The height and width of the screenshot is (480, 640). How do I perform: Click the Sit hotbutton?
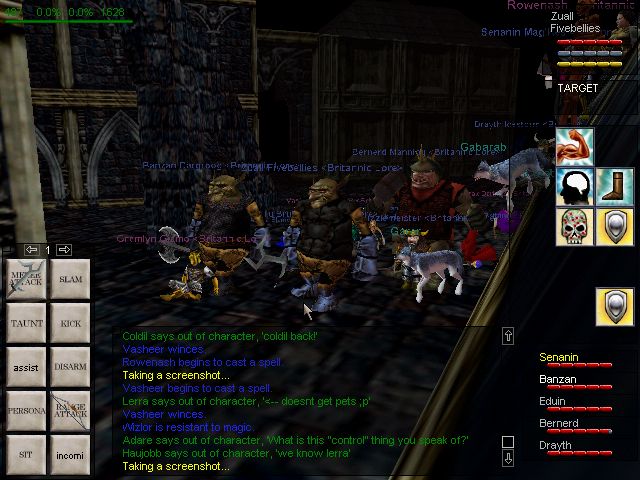(x=27, y=454)
